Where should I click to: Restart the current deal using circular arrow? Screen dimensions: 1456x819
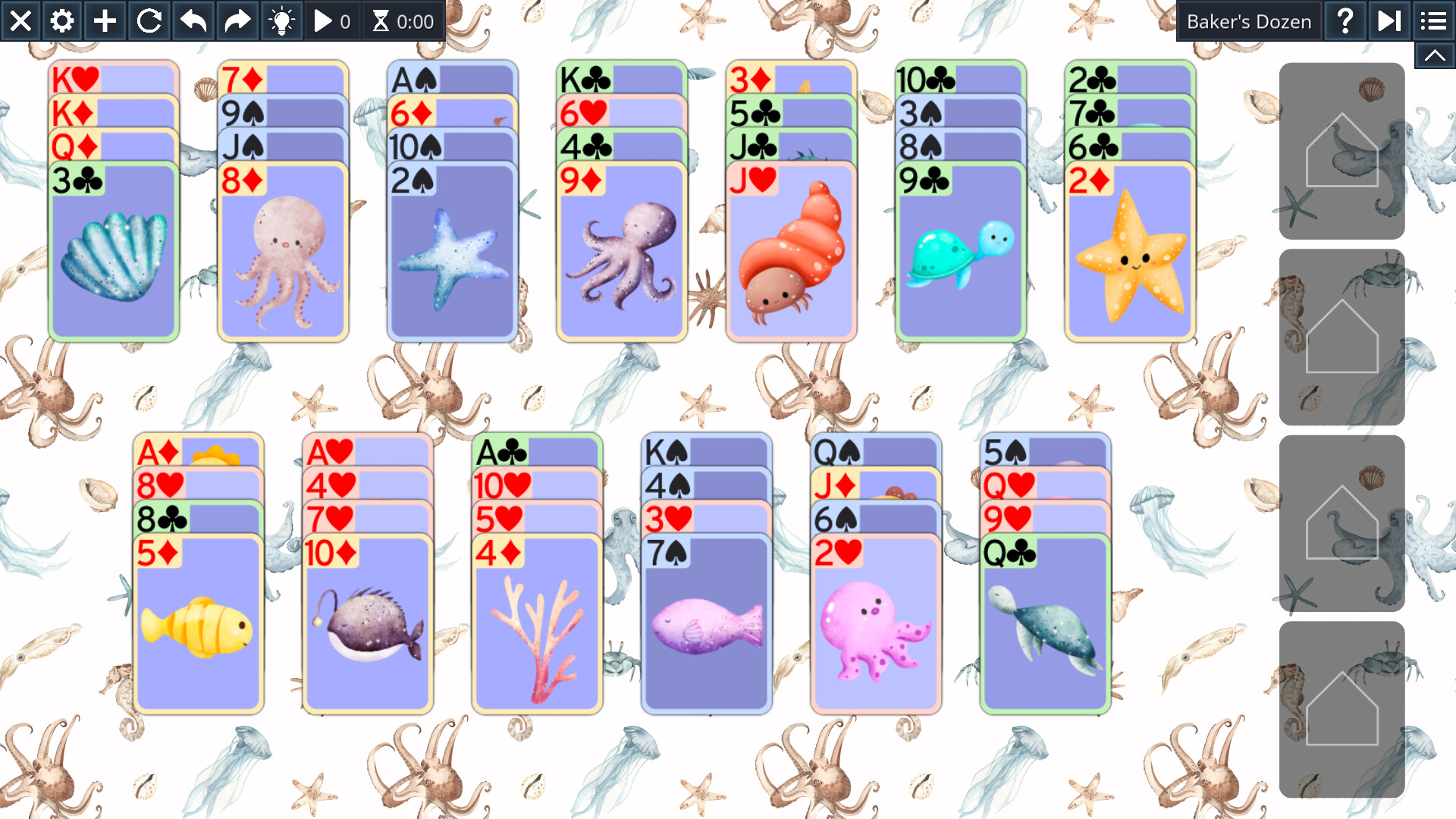click(149, 20)
